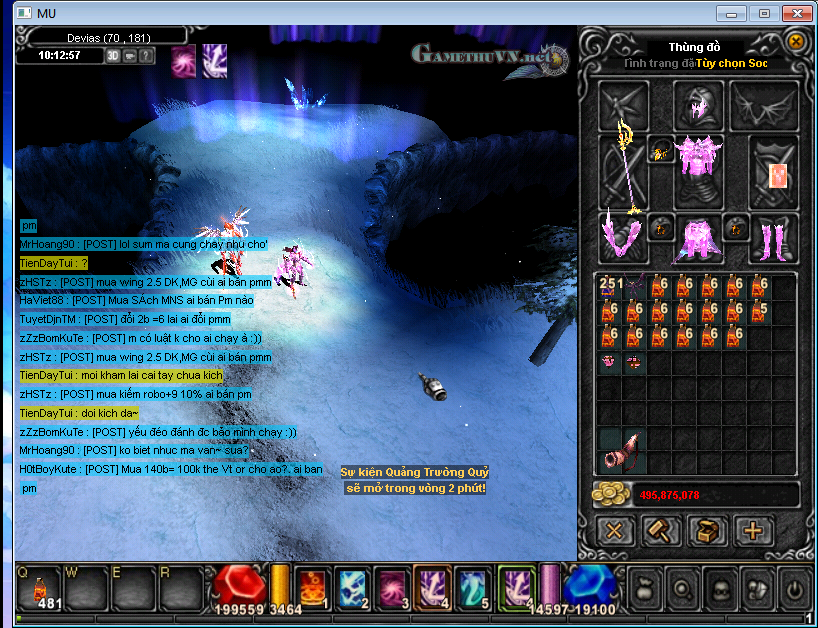Activate the pink swirl skill numbered 3
818x628 pixels.
pos(392,587)
